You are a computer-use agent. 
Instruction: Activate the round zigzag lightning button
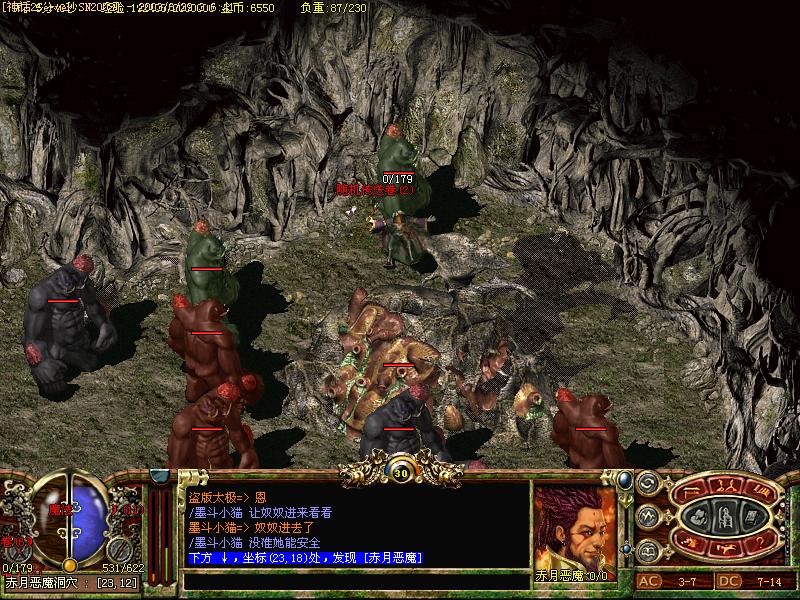(646, 516)
